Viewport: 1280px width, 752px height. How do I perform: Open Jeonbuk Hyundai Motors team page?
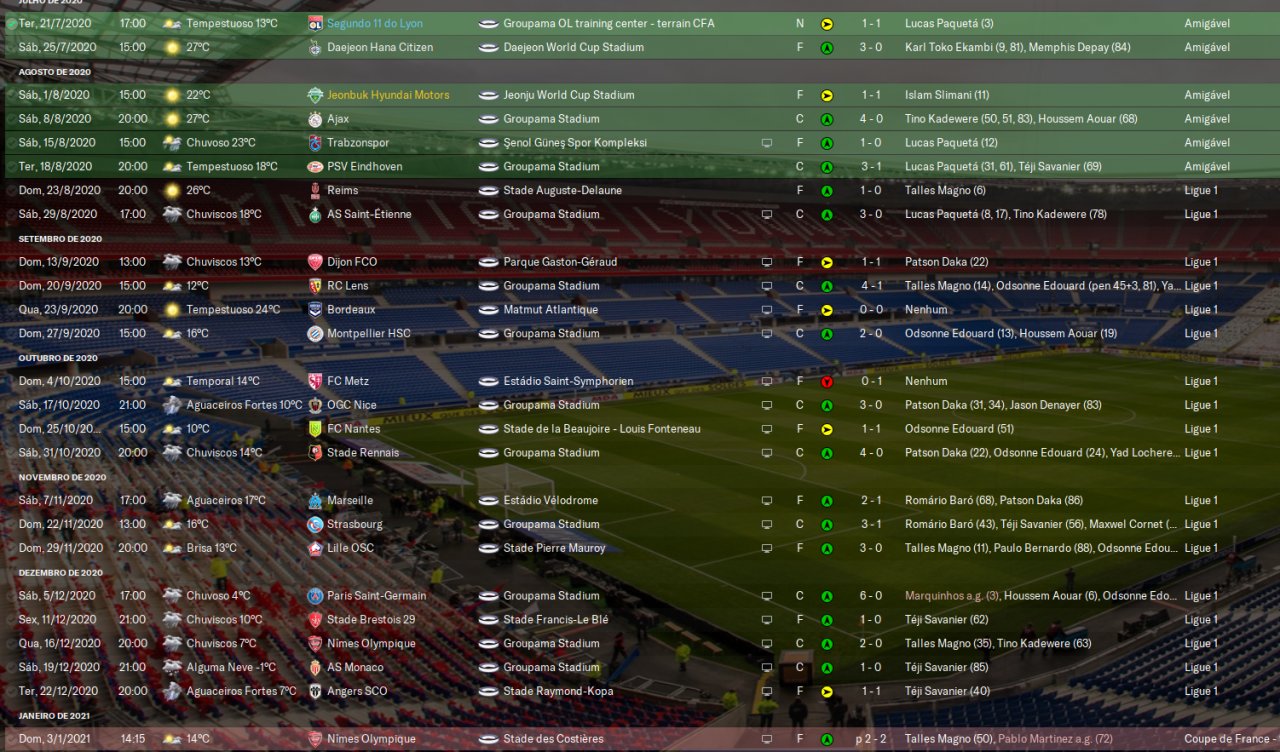tap(387, 95)
